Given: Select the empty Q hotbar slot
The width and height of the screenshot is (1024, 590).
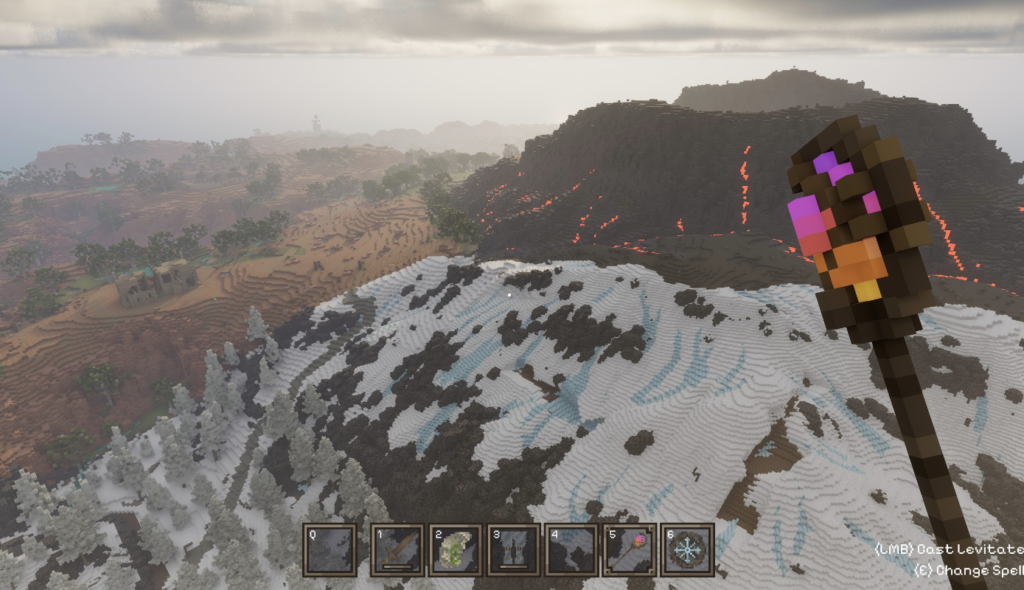Looking at the screenshot, I should click(x=329, y=550).
